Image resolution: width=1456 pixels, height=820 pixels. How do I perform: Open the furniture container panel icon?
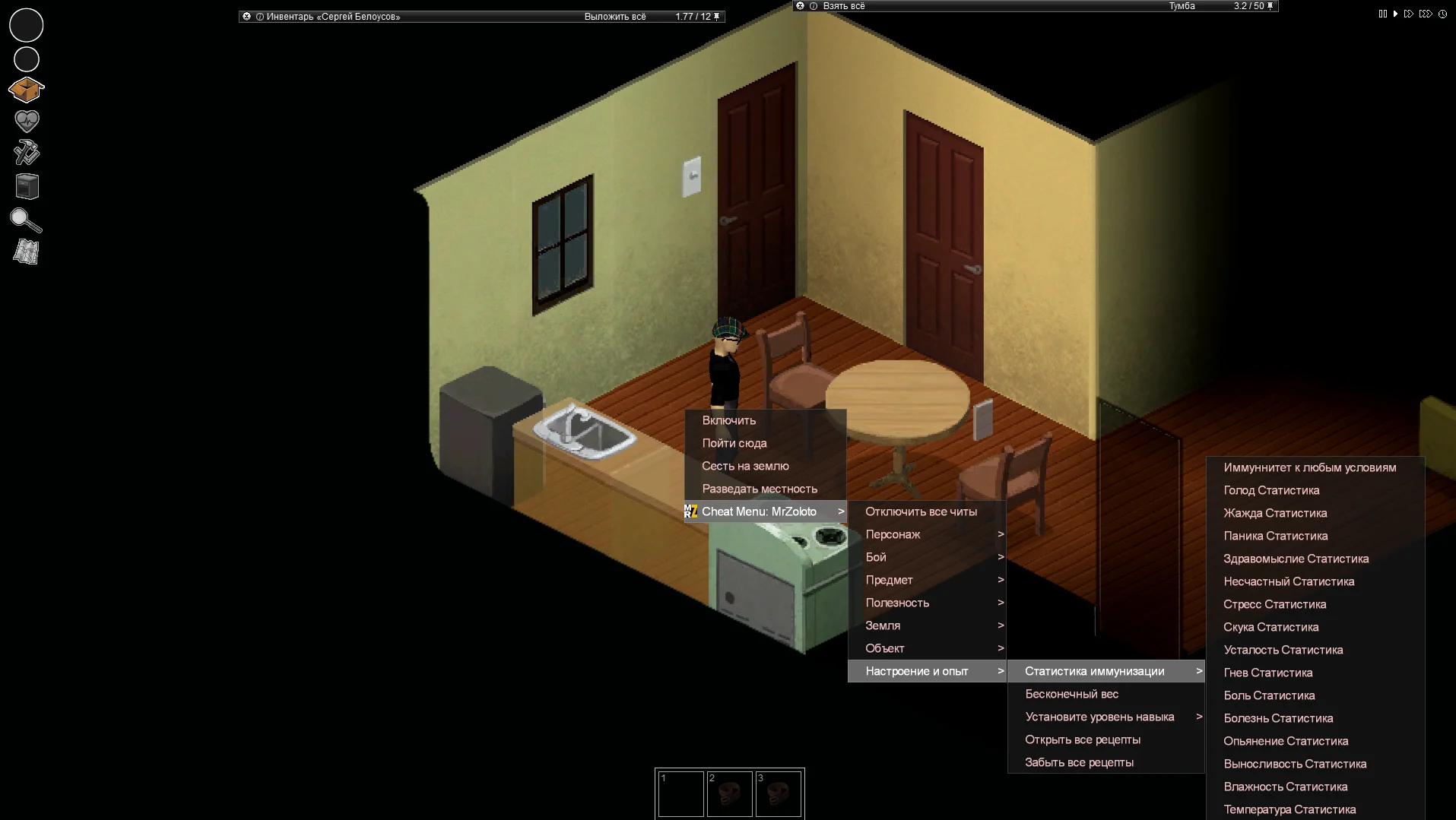[x=25, y=185]
